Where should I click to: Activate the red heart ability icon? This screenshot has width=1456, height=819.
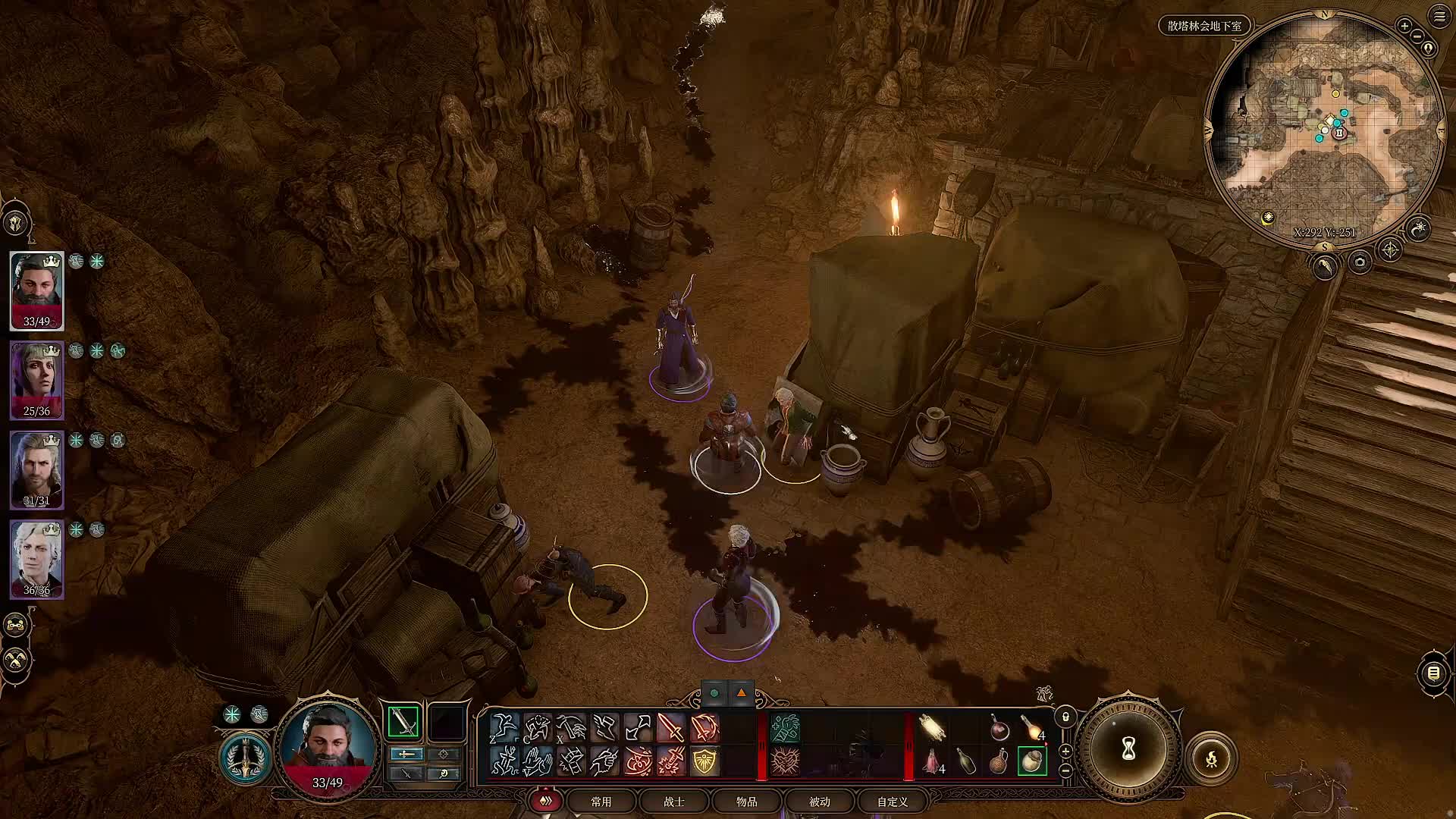[x=785, y=761]
